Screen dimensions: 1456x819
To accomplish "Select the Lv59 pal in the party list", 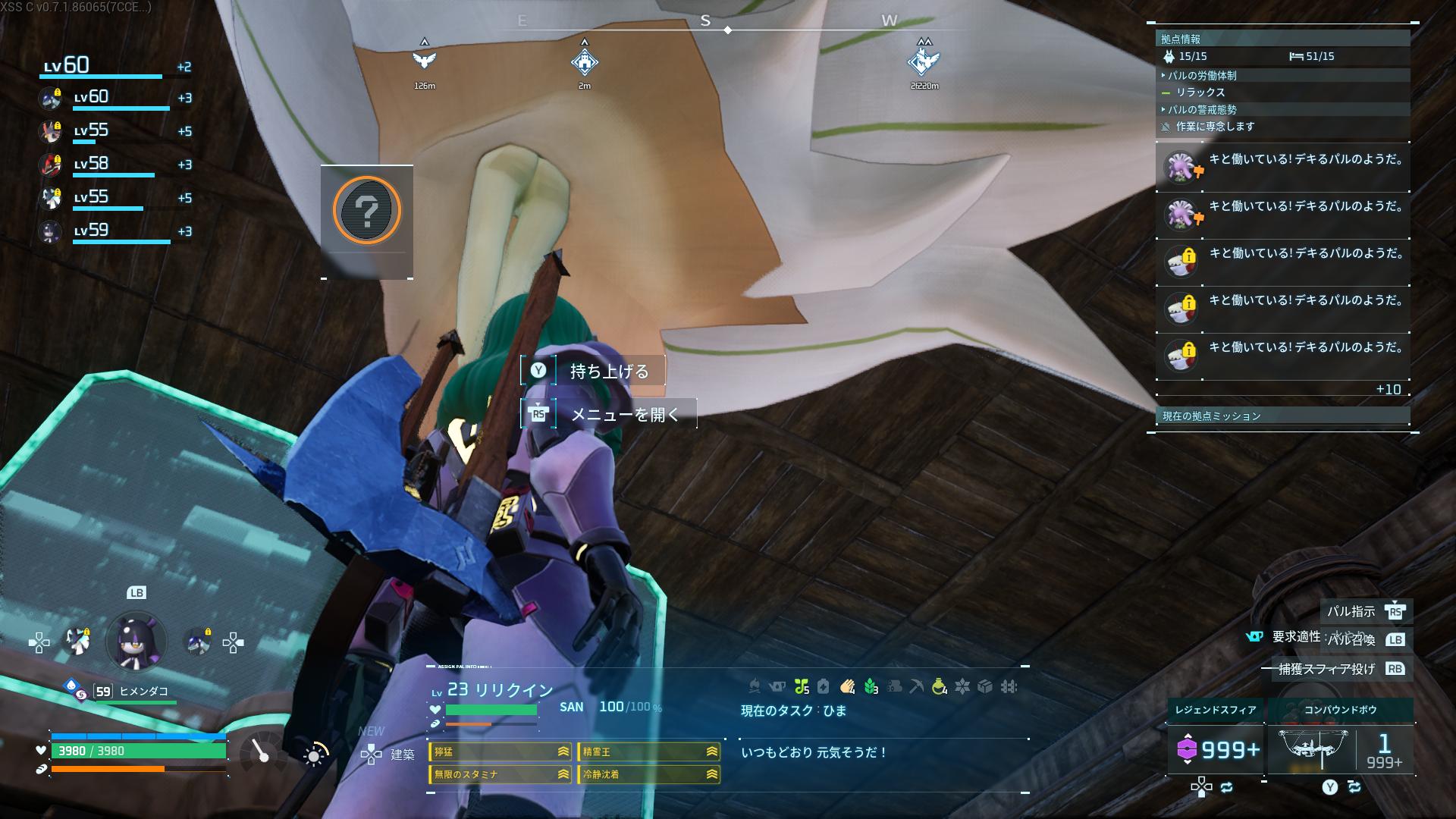I will click(x=114, y=231).
